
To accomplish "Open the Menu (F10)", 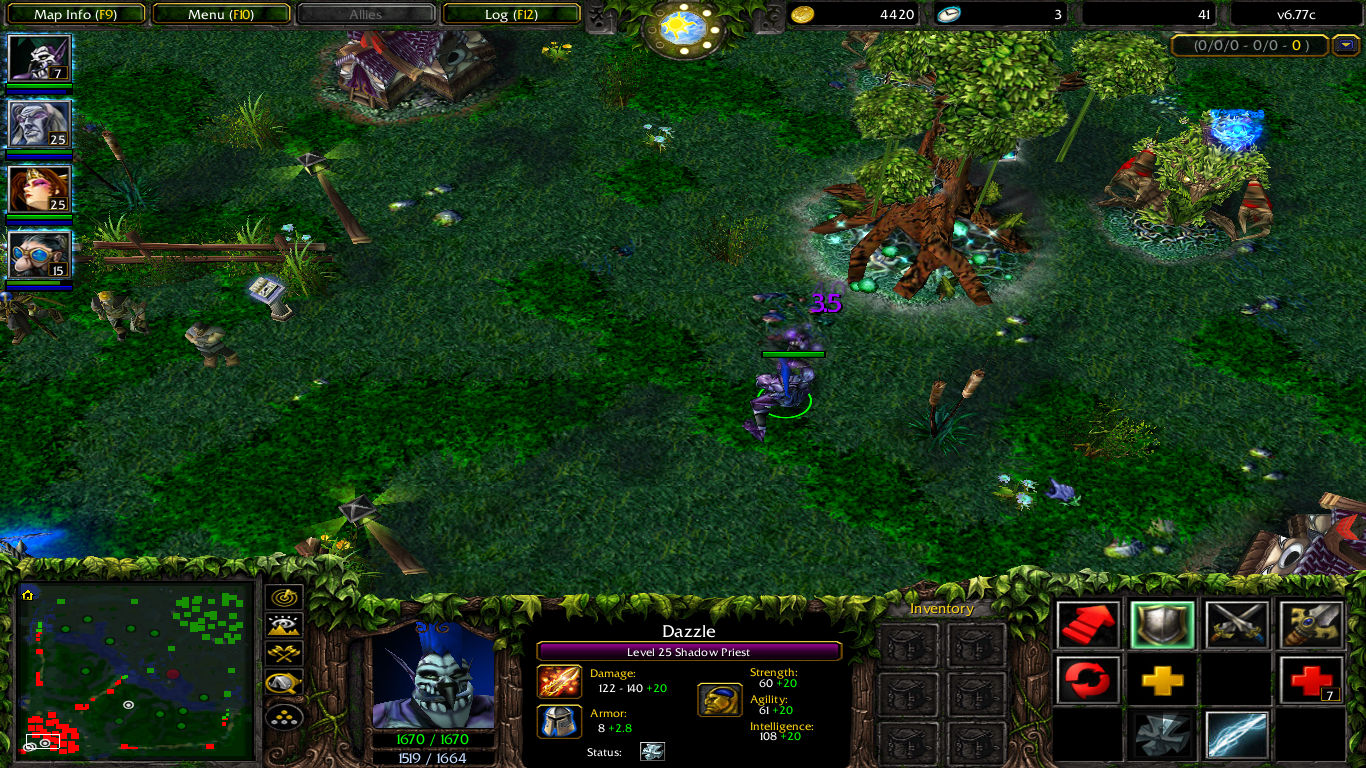I will coord(222,14).
